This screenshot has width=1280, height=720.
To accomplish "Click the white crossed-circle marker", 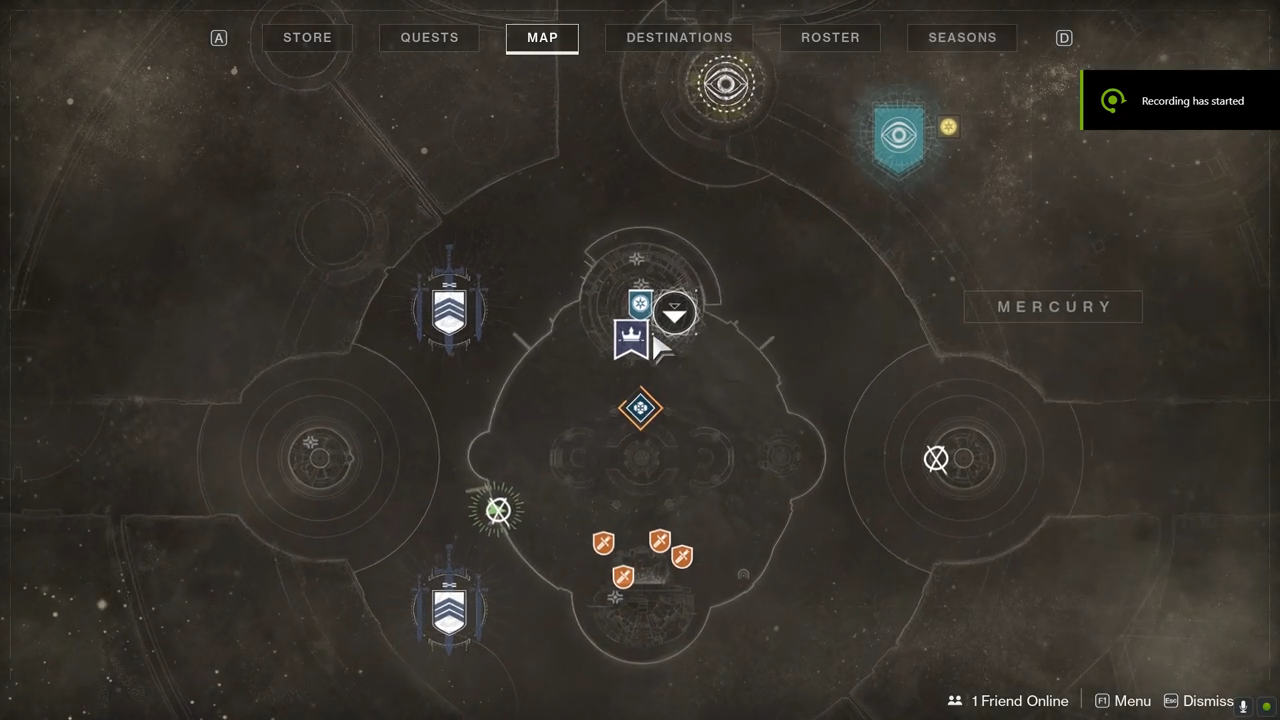I will [936, 459].
